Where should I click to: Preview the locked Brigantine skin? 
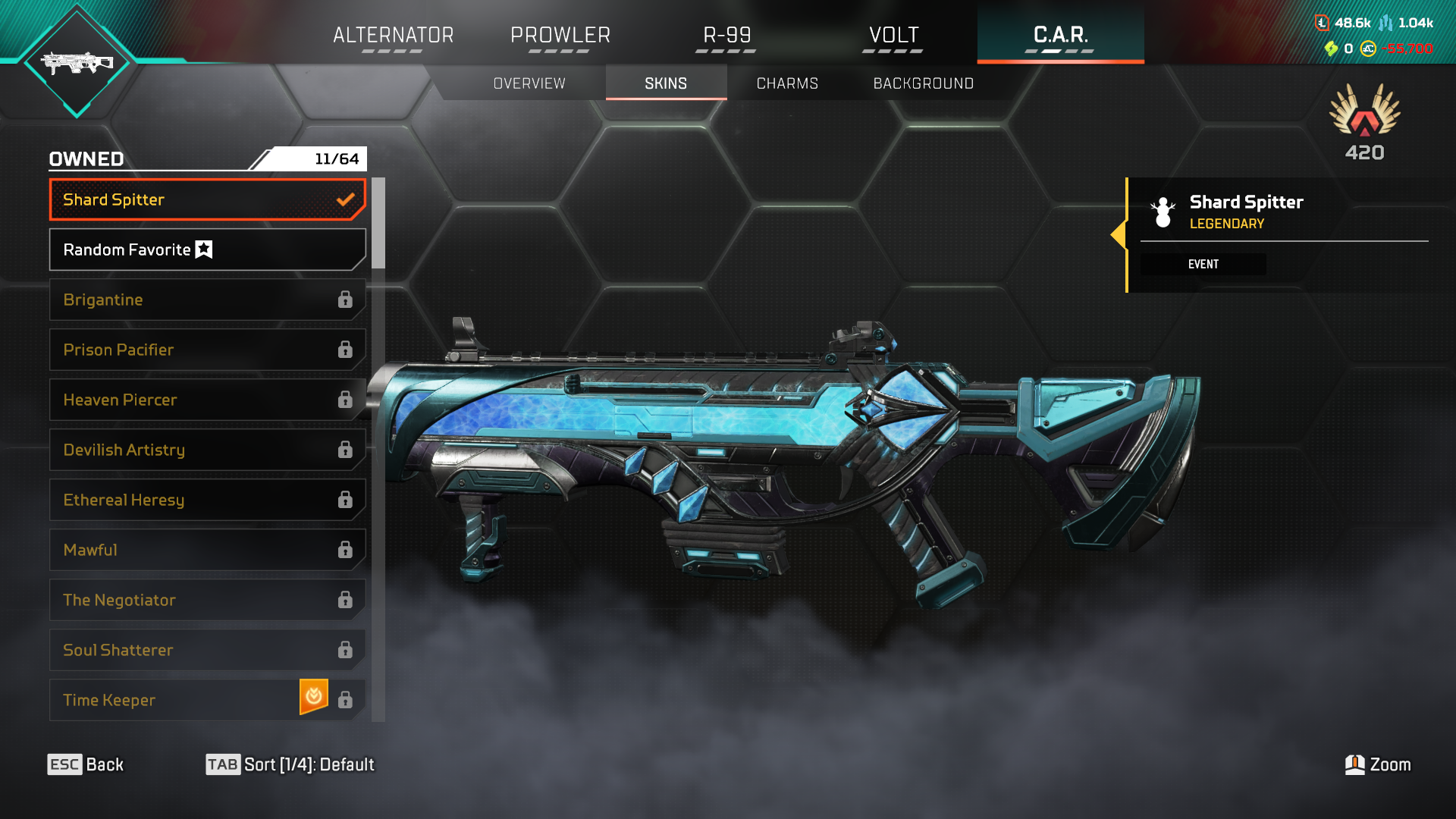point(207,300)
